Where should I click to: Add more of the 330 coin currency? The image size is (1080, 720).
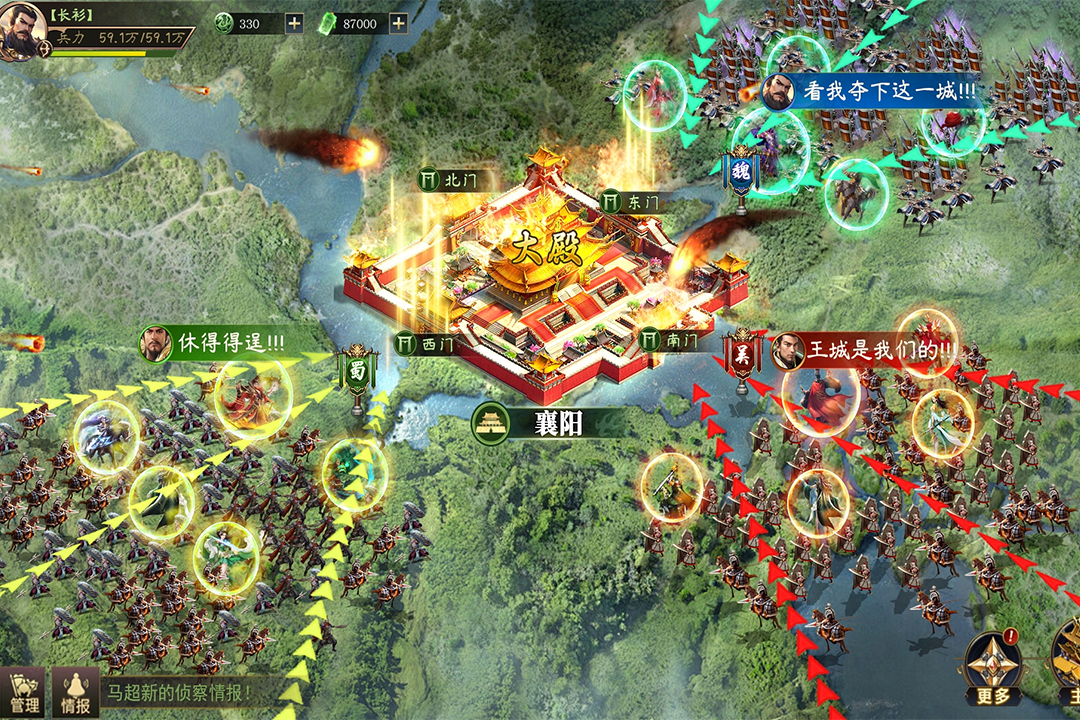pyautogui.click(x=294, y=24)
